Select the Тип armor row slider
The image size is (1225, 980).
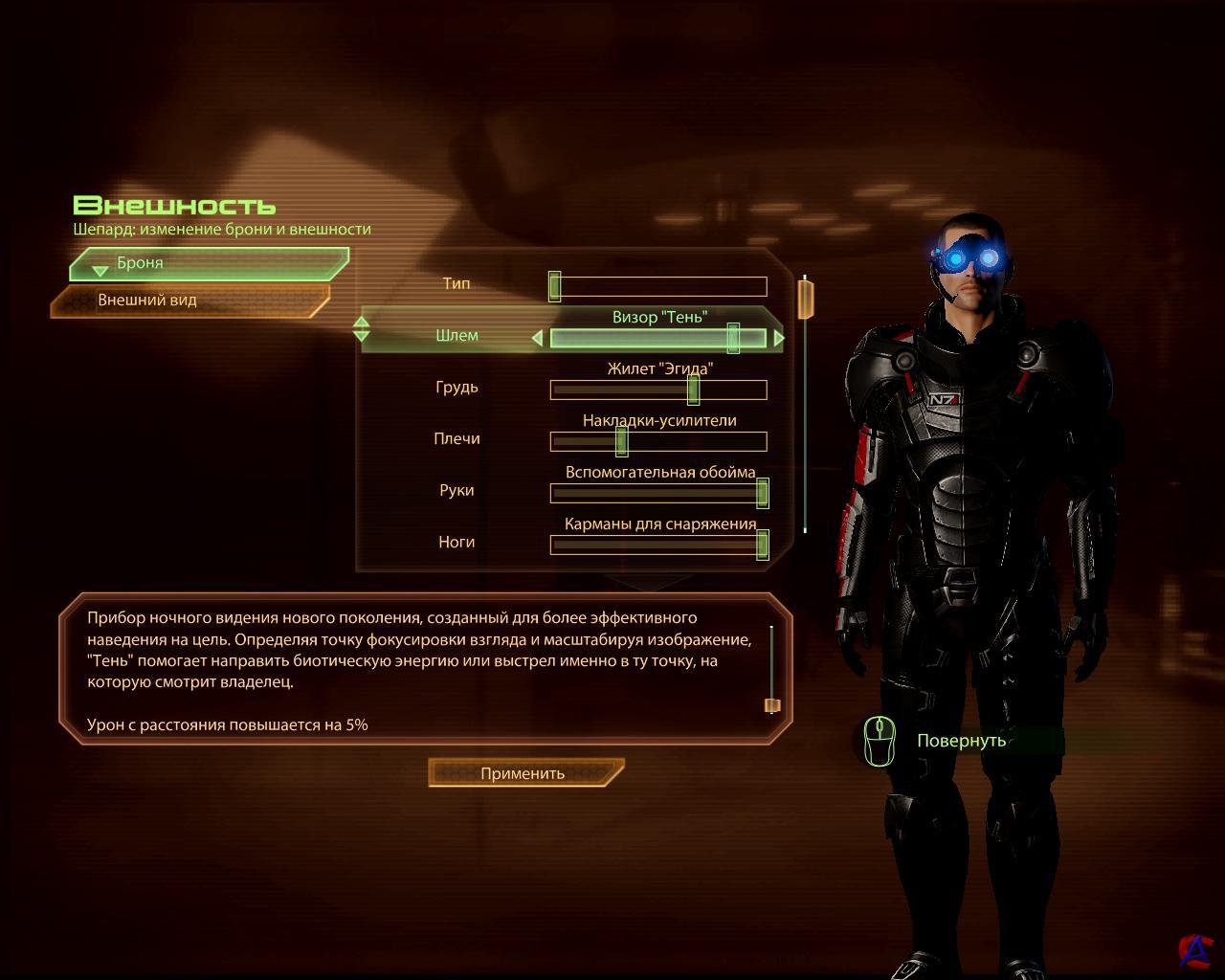pyautogui.click(x=658, y=286)
